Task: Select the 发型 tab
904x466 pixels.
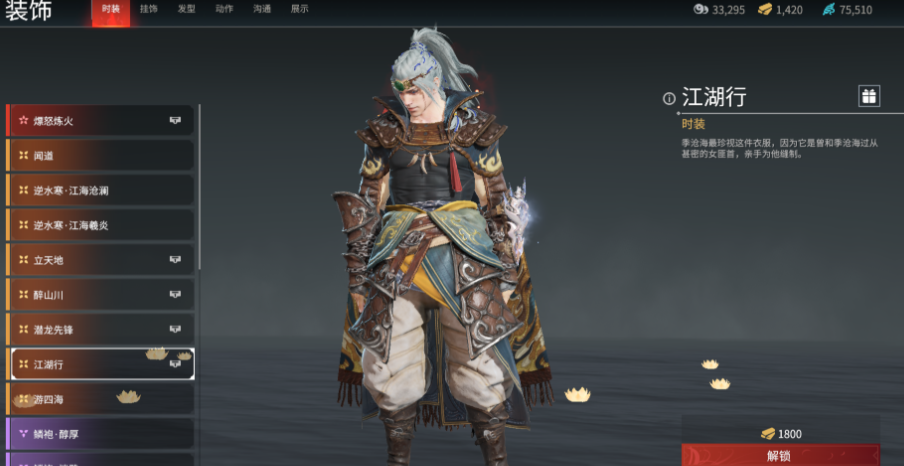Action: [186, 9]
